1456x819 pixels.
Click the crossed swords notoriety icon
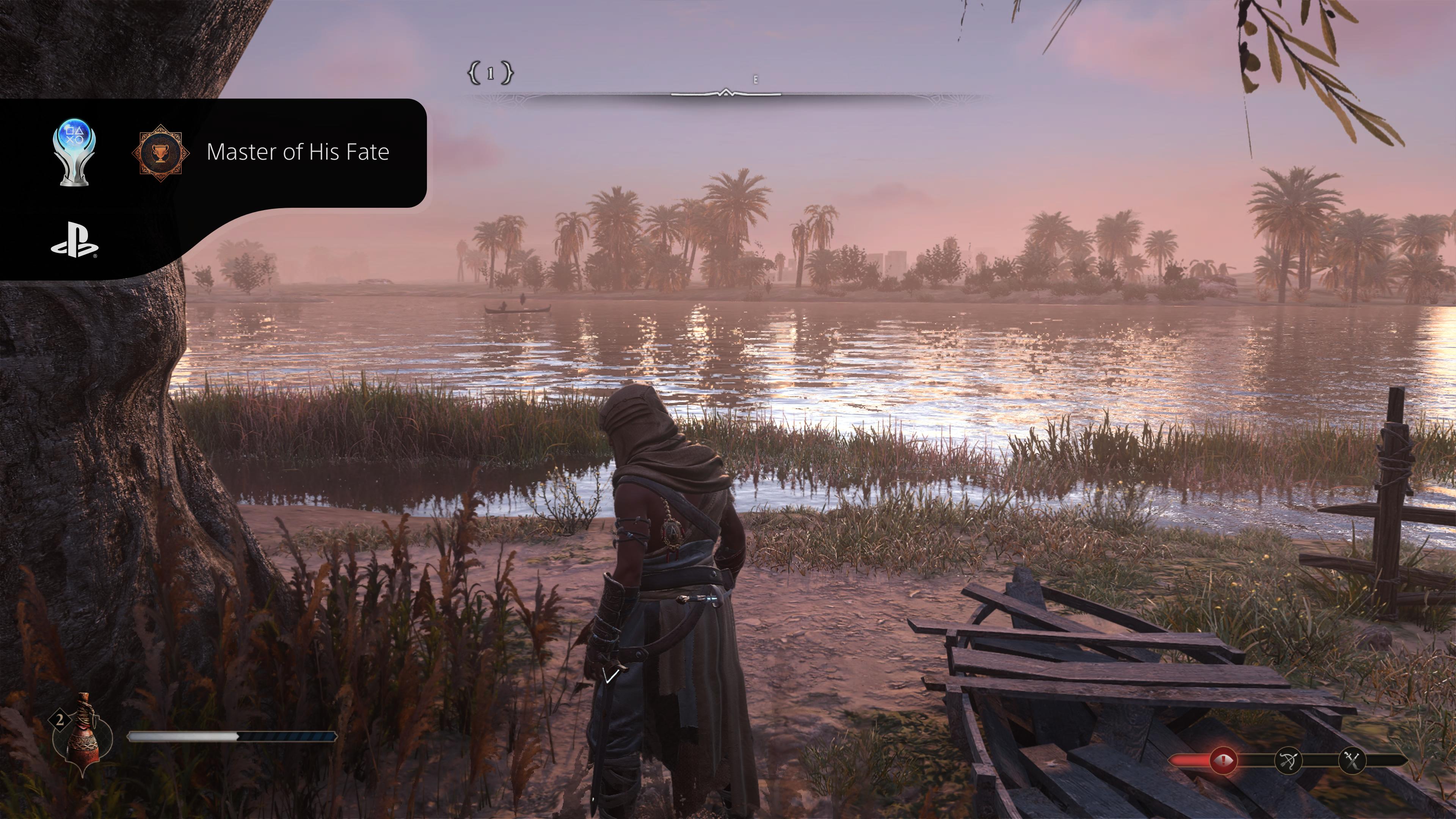pyautogui.click(x=1352, y=761)
